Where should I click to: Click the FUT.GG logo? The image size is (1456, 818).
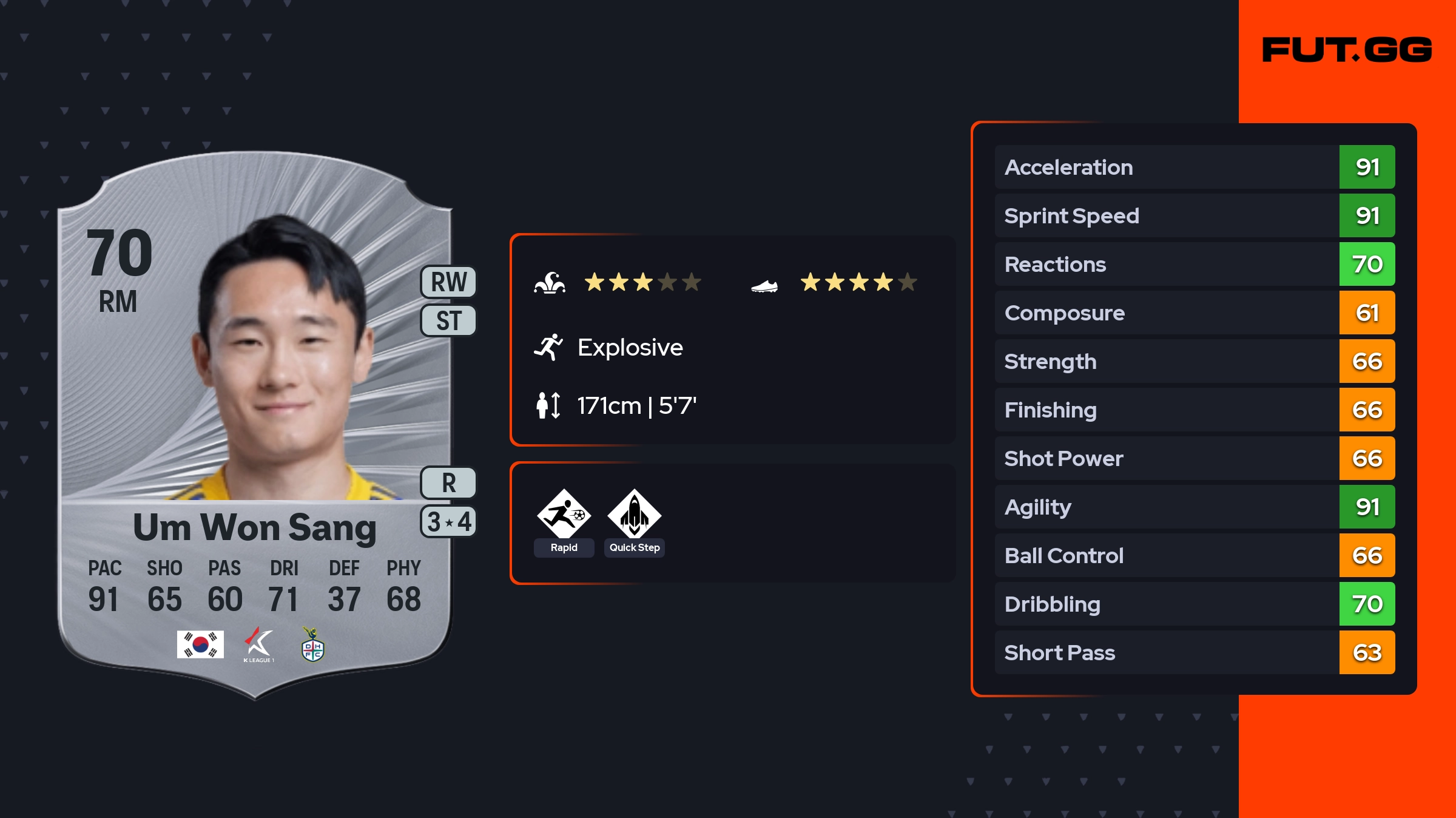click(1347, 50)
